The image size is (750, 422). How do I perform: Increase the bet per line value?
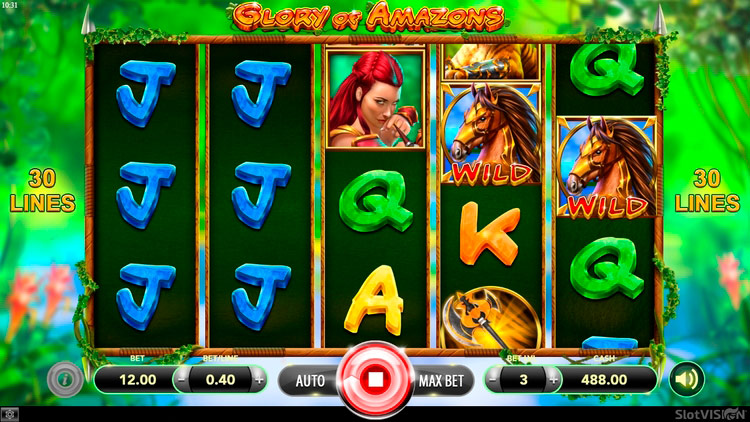tap(259, 380)
